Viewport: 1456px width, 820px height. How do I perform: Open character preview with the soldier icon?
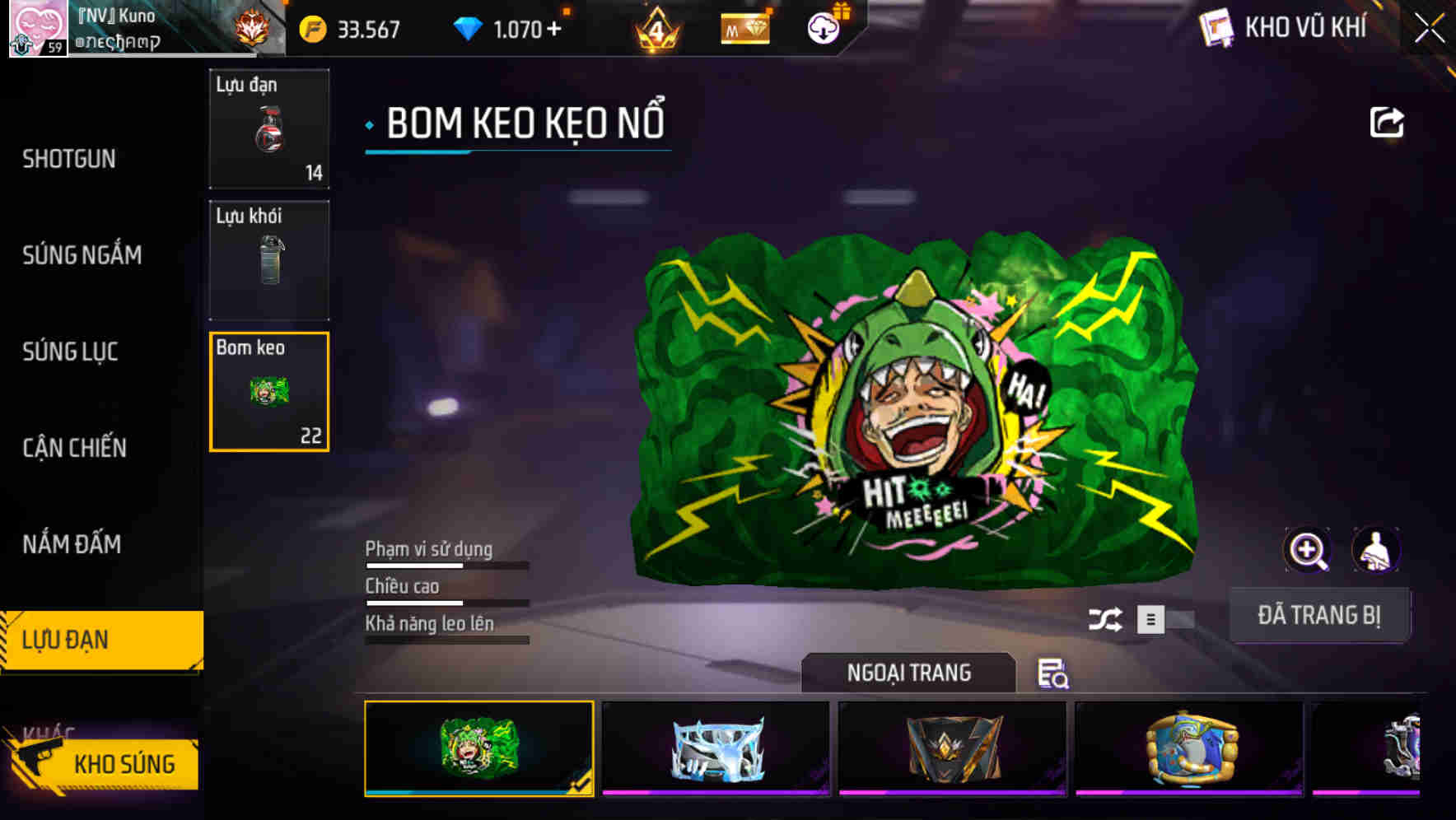1377,550
